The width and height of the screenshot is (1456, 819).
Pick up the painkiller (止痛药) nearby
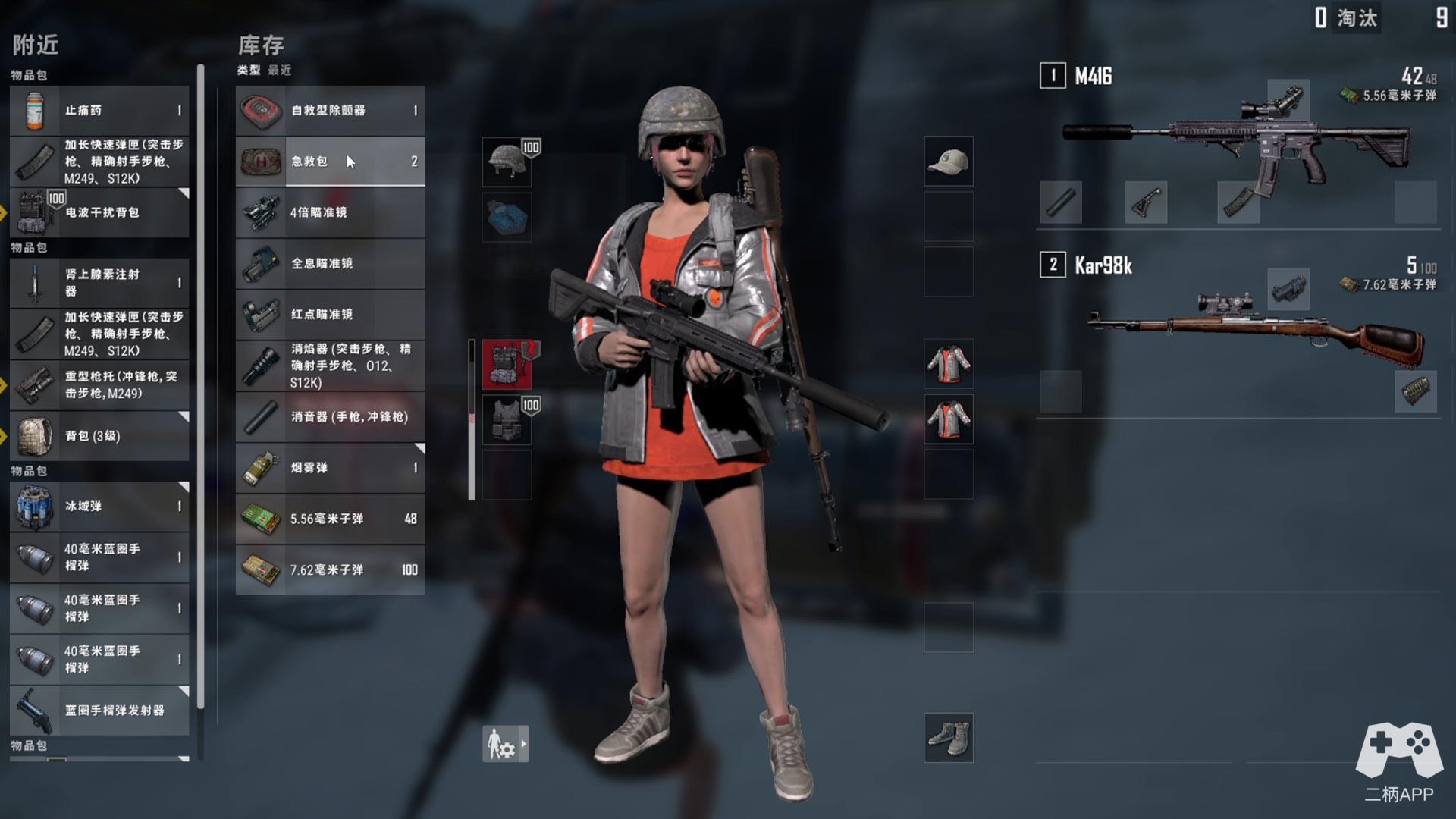[99, 111]
